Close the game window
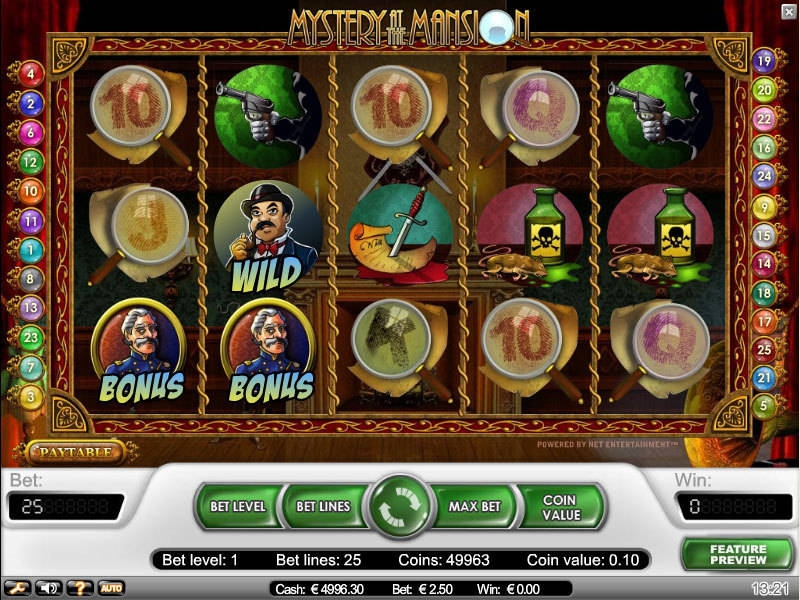This screenshot has height=600, width=800. (x=788, y=11)
